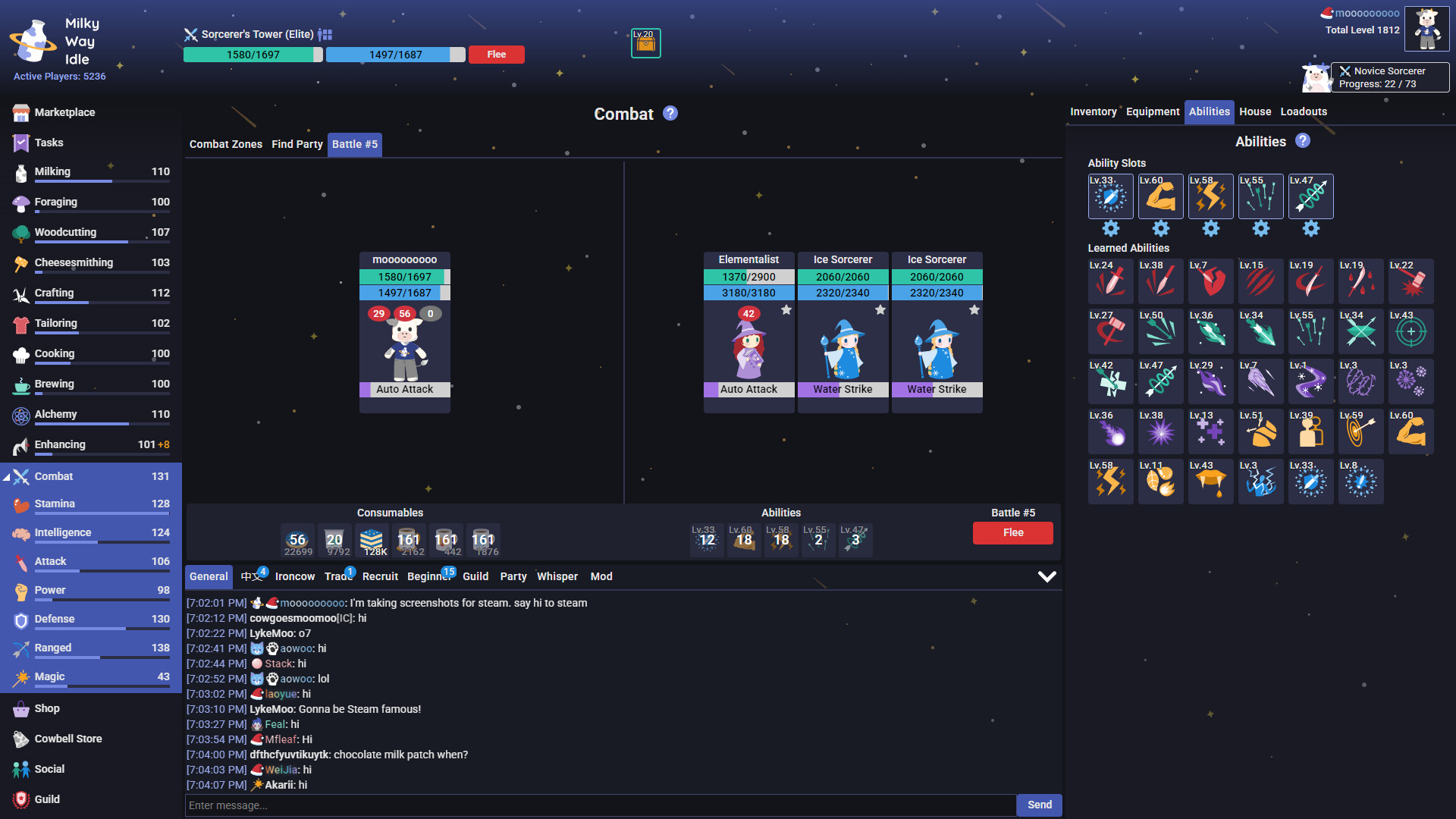Switch to the Trade chat tab
Viewport: 1456px width, 819px height.
(x=337, y=576)
